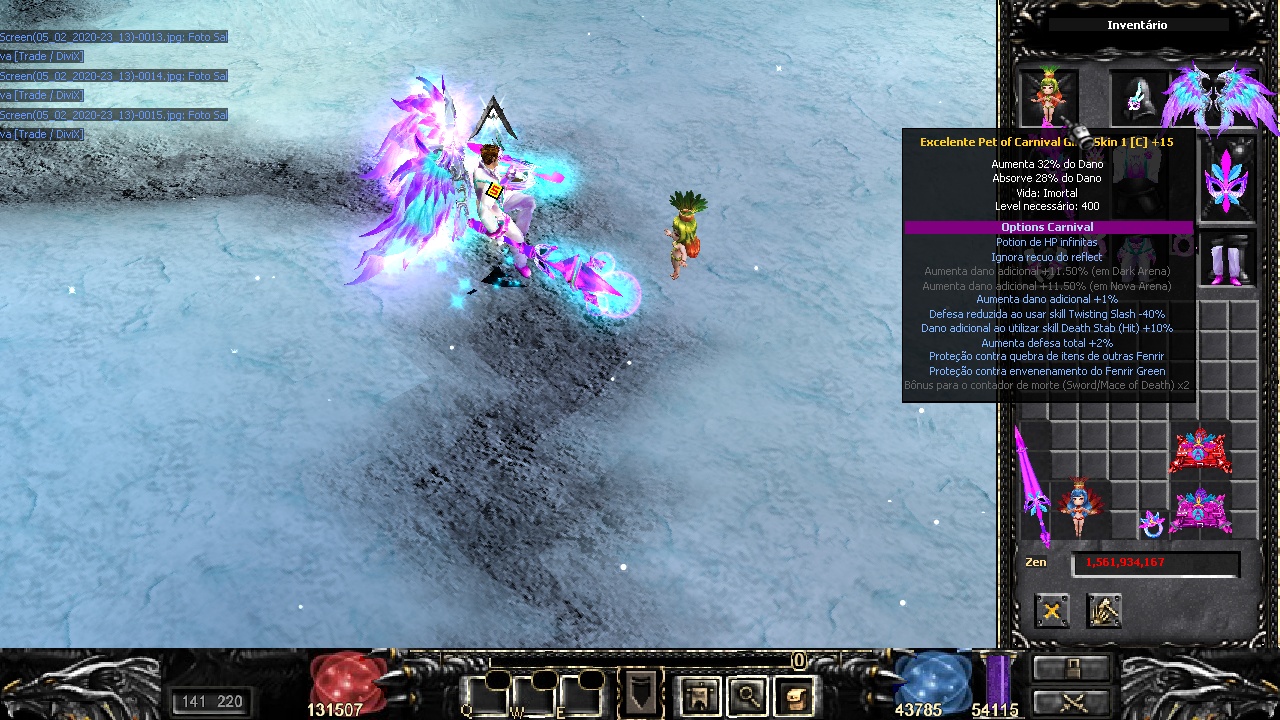The width and height of the screenshot is (1280, 720).
Task: Click the Zen amount field
Action: pyautogui.click(x=1155, y=563)
